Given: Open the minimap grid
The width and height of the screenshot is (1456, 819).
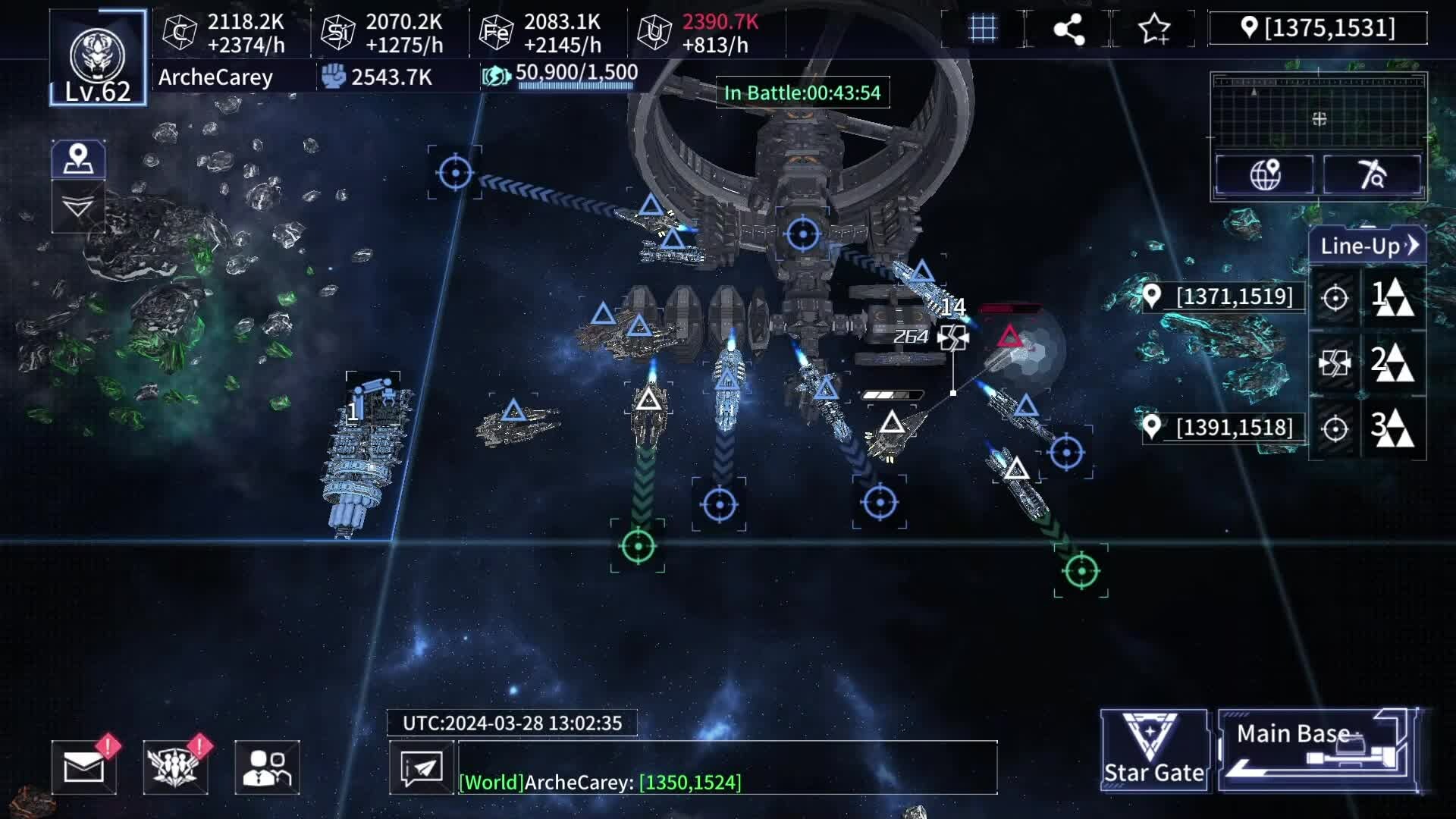Looking at the screenshot, I should pos(1319,111).
